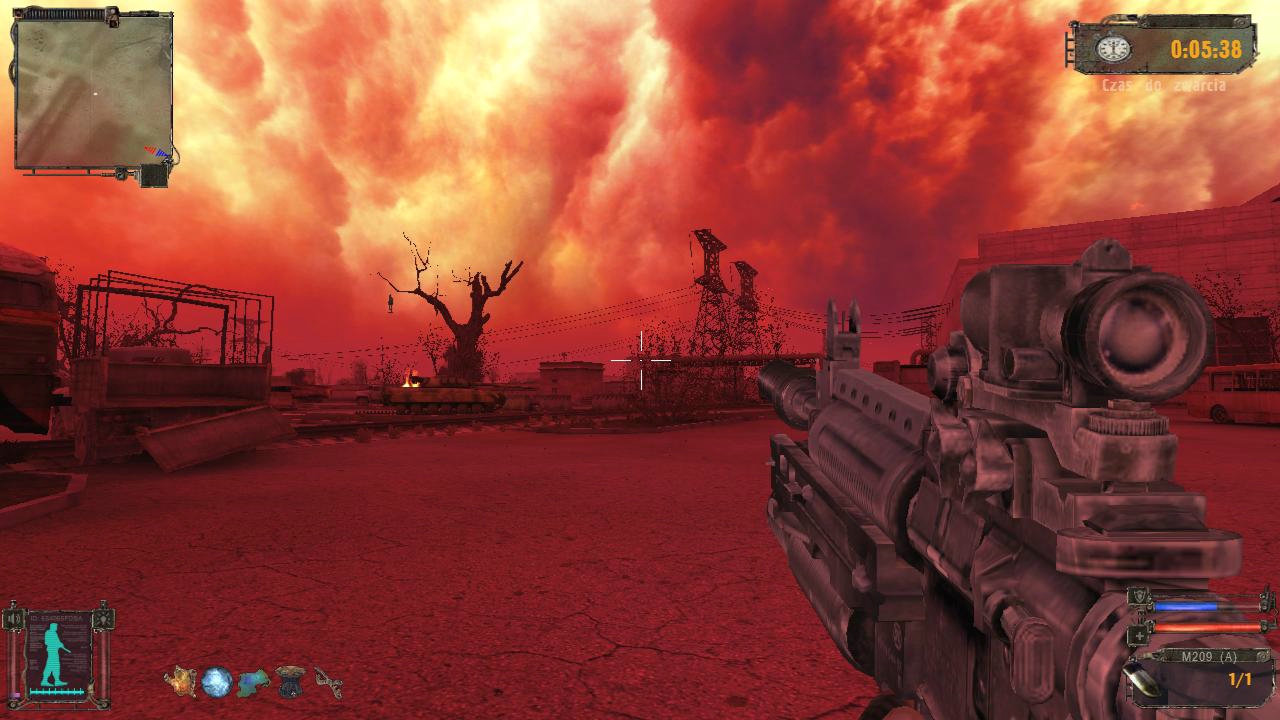Select the dark mushroom-shaped artifact
The width and height of the screenshot is (1280, 720).
pyautogui.click(x=291, y=680)
